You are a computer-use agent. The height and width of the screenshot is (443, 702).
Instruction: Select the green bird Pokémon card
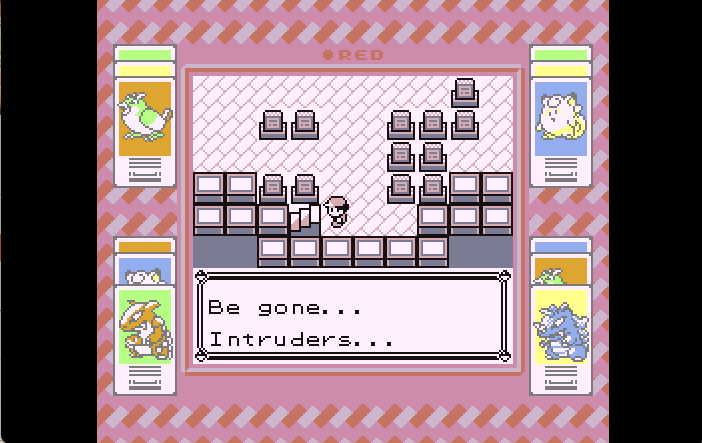145,119
